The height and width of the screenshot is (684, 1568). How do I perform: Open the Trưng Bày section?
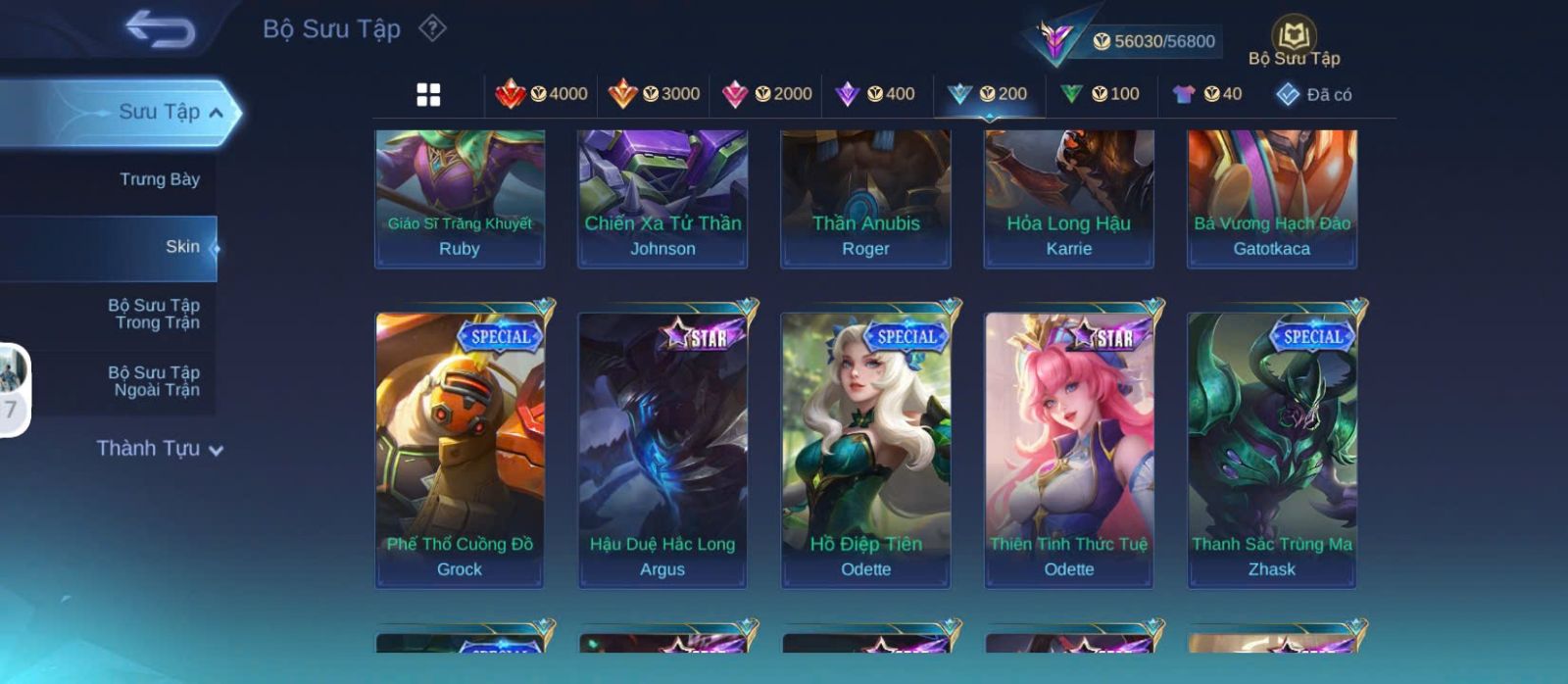coord(159,179)
